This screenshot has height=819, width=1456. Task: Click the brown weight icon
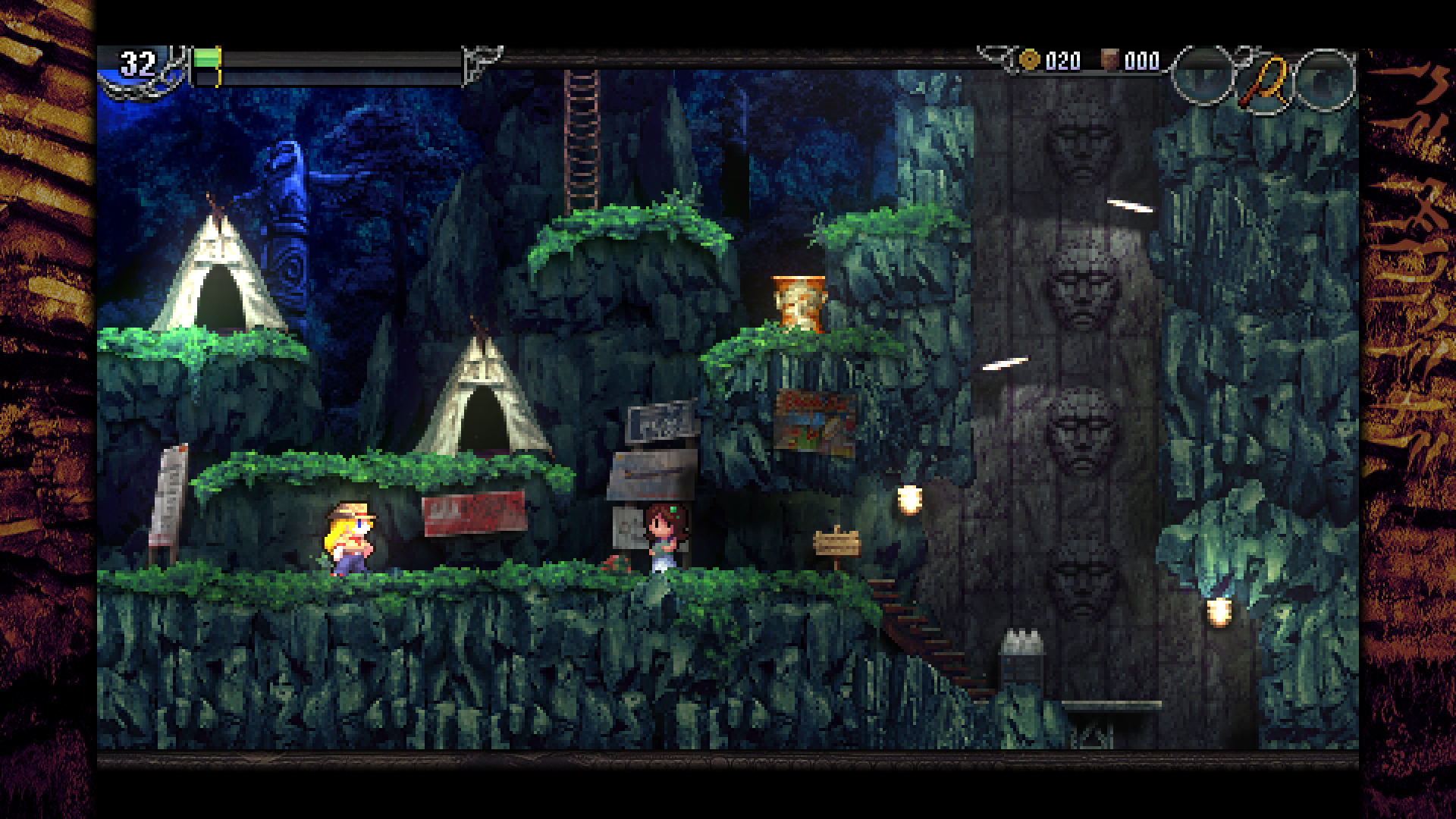(1109, 60)
